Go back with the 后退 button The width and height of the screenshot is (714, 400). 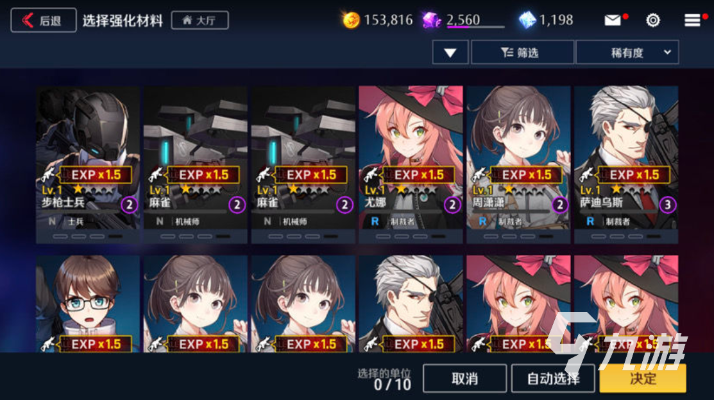point(42,20)
